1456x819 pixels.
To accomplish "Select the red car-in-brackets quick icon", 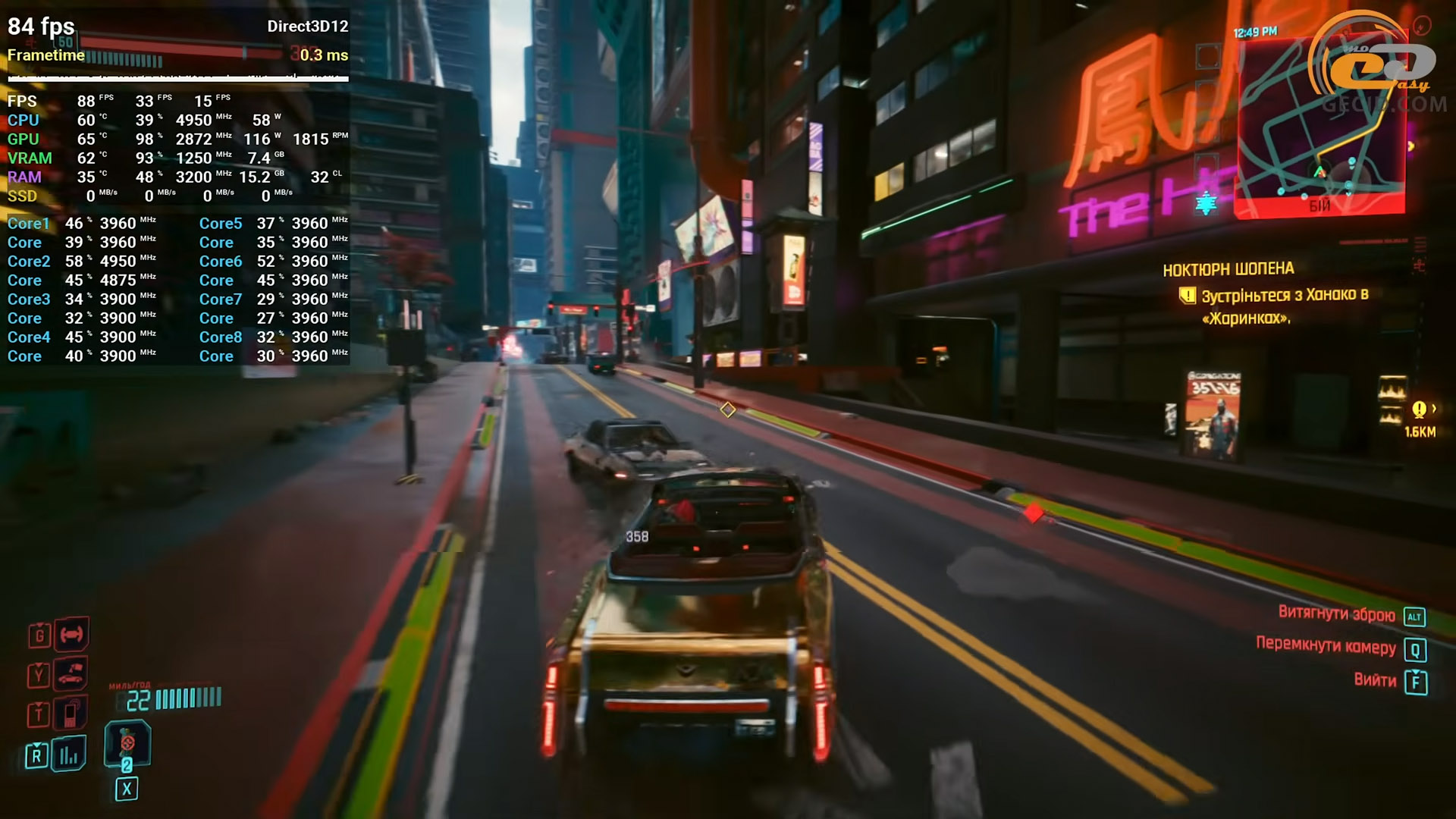I will tap(71, 634).
